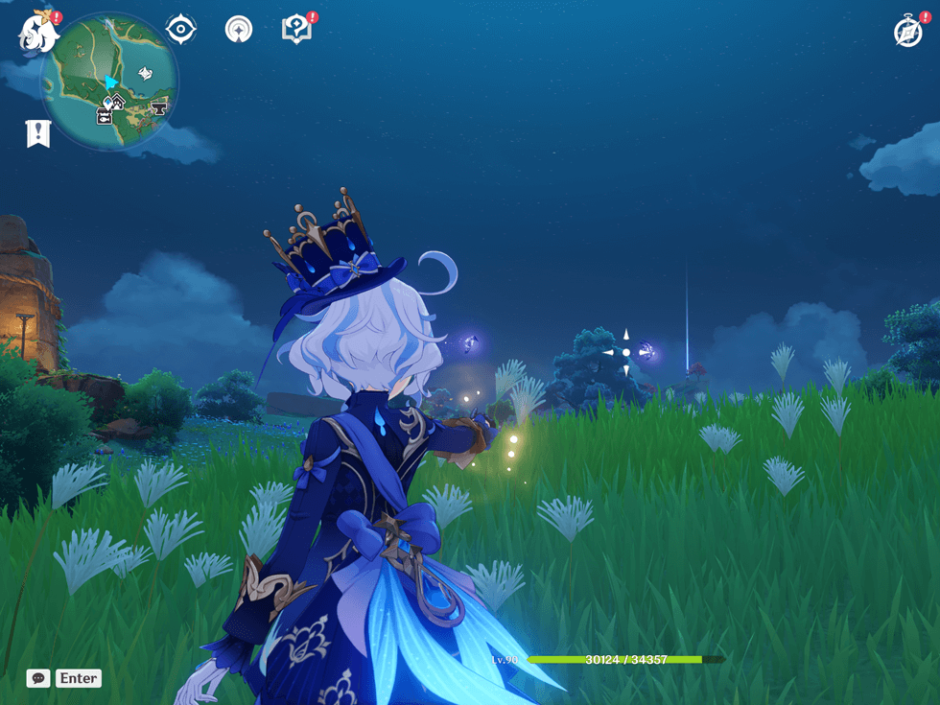Open the chat speech bubble
This screenshot has height=705, width=940.
coord(38,678)
